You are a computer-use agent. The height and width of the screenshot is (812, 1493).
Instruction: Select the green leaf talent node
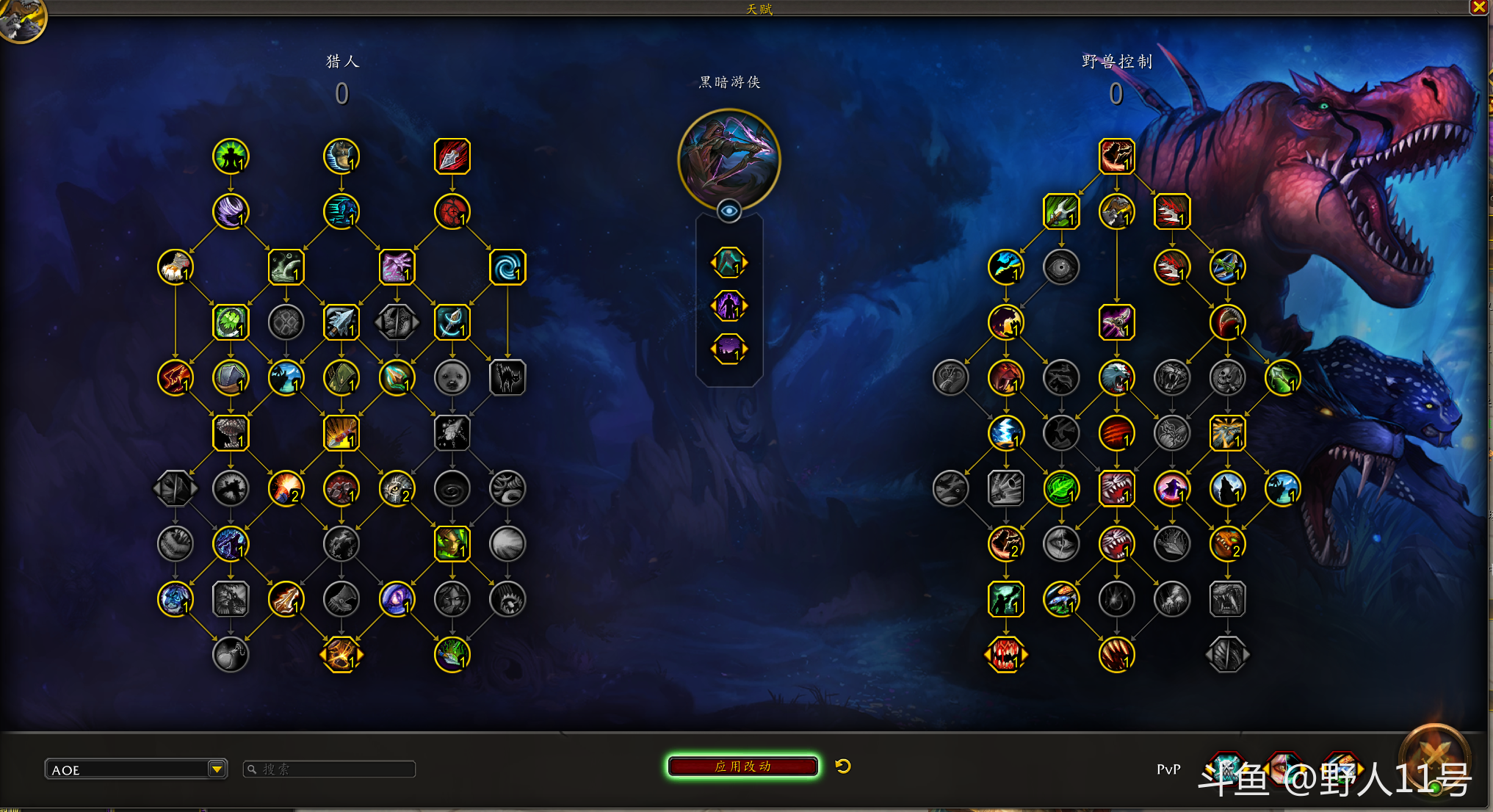click(x=1061, y=489)
